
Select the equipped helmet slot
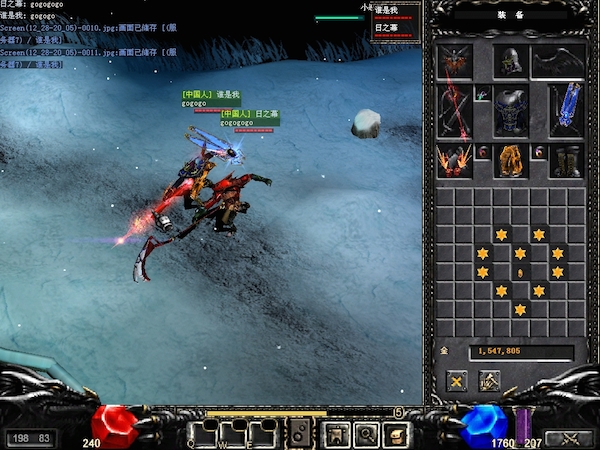(x=510, y=62)
